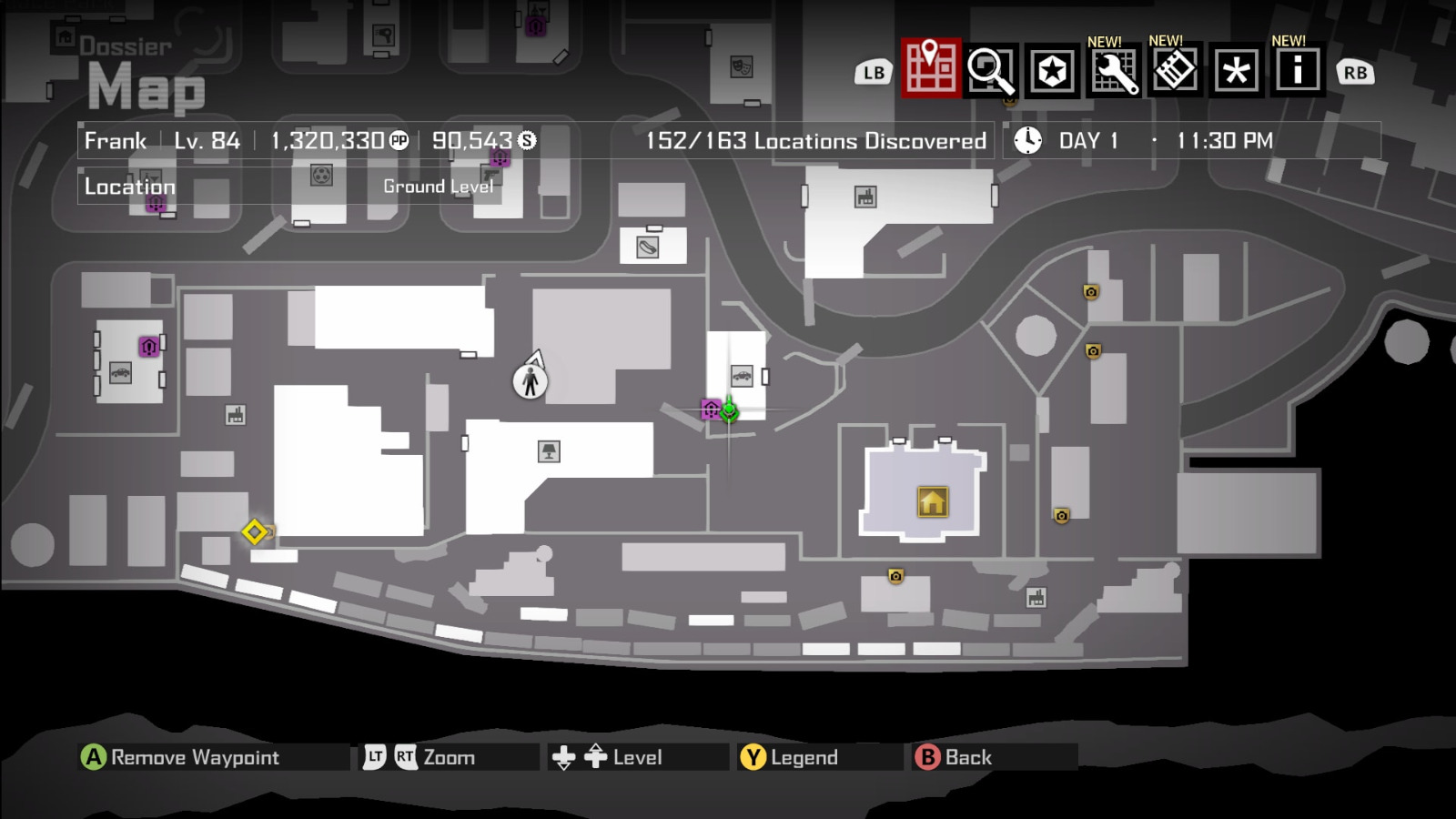Select the clapperboard icon with NEW! label
Image resolution: width=1456 pixels, height=819 pixels.
[x=1175, y=71]
